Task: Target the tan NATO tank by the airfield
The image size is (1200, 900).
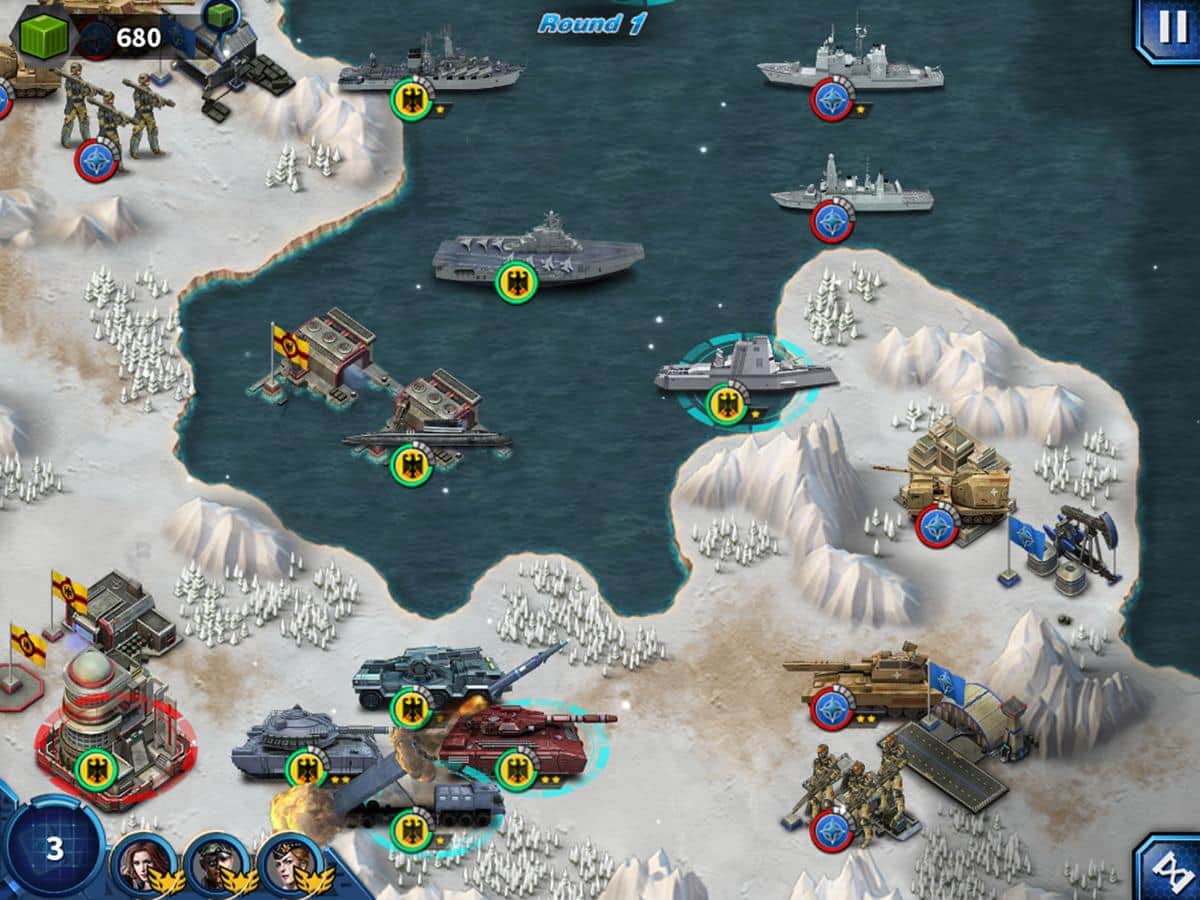Action: click(x=862, y=683)
